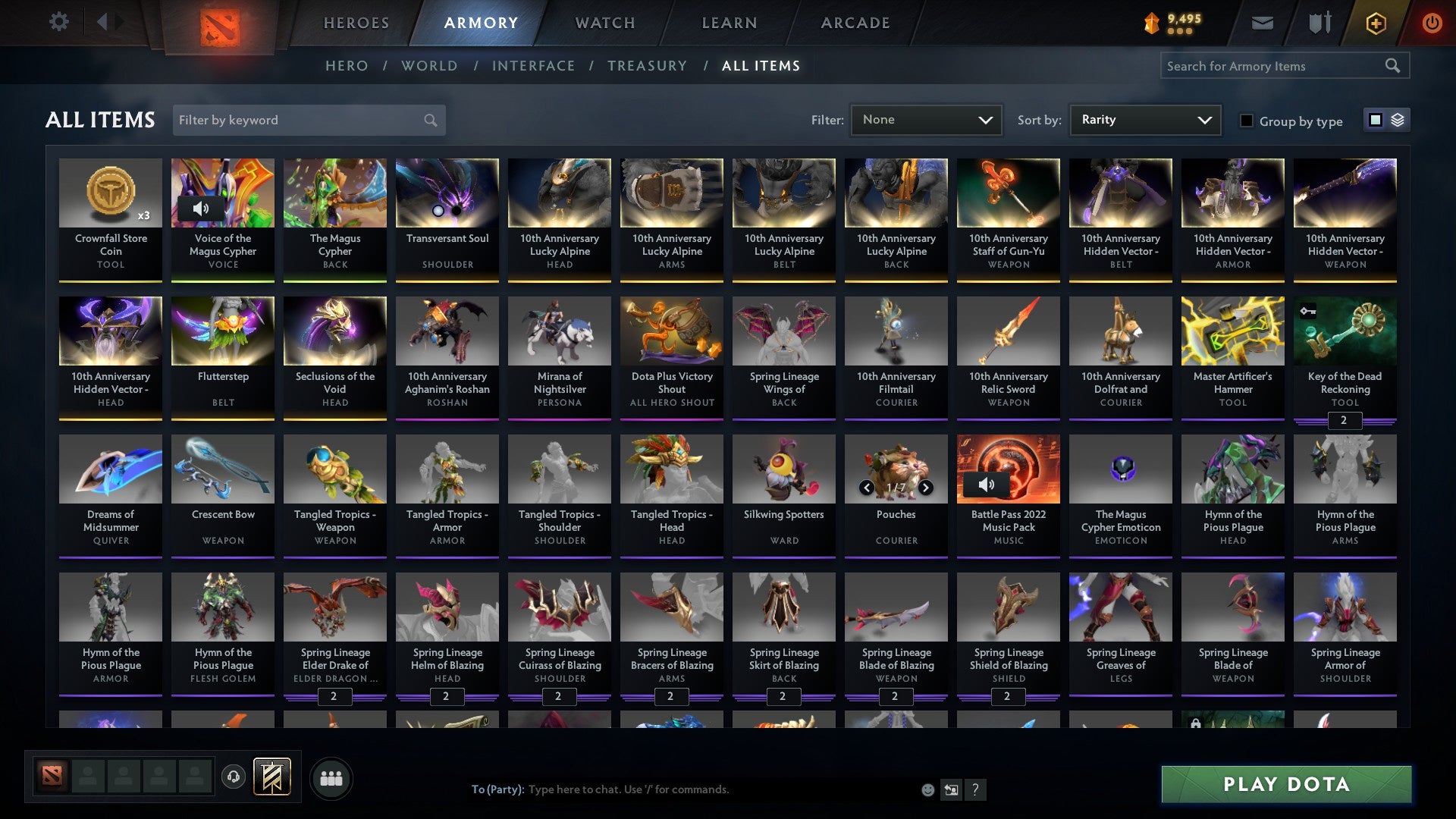Viewport: 1456px width, 819px height.
Task: Open the mail/notifications envelope icon
Action: 1262,23
